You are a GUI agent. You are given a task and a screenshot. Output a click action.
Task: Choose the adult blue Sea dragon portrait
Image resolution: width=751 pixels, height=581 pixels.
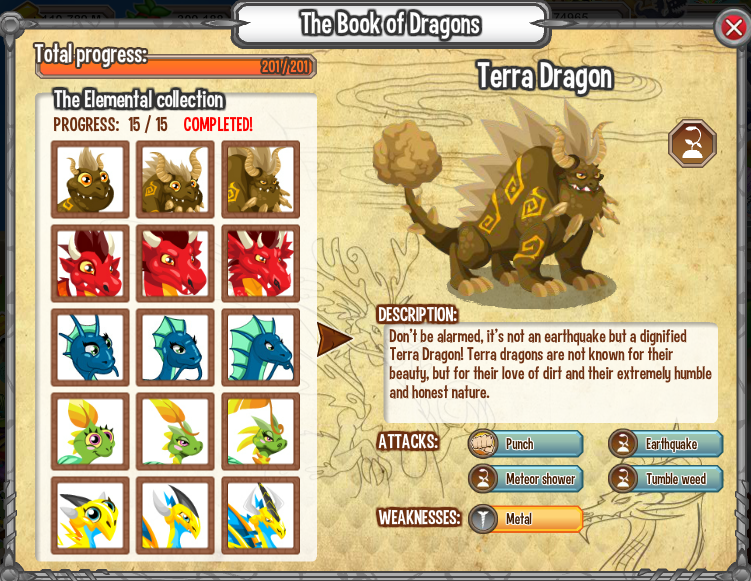[261, 348]
